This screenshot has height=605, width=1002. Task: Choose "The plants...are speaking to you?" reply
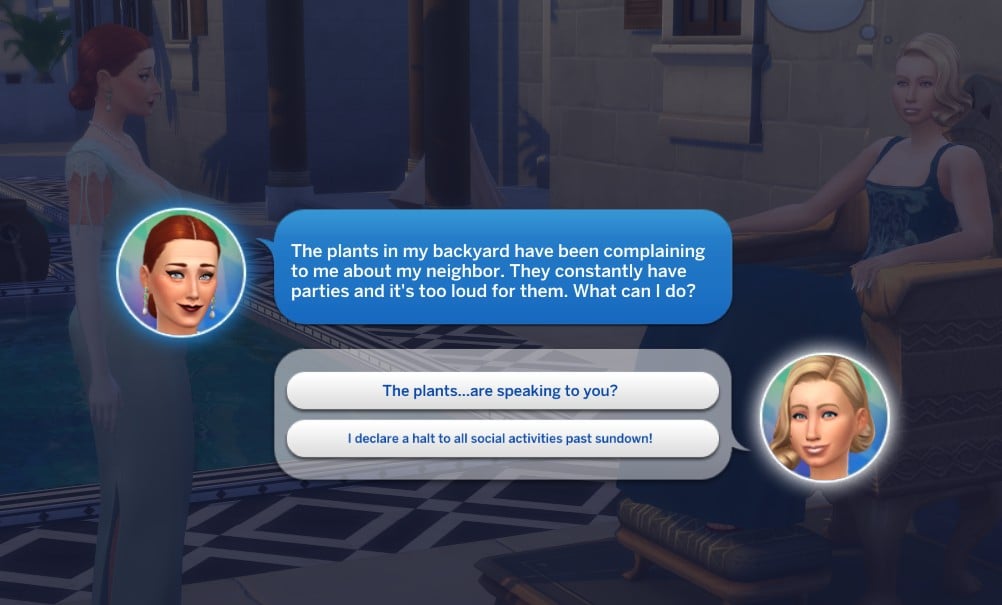tap(501, 391)
